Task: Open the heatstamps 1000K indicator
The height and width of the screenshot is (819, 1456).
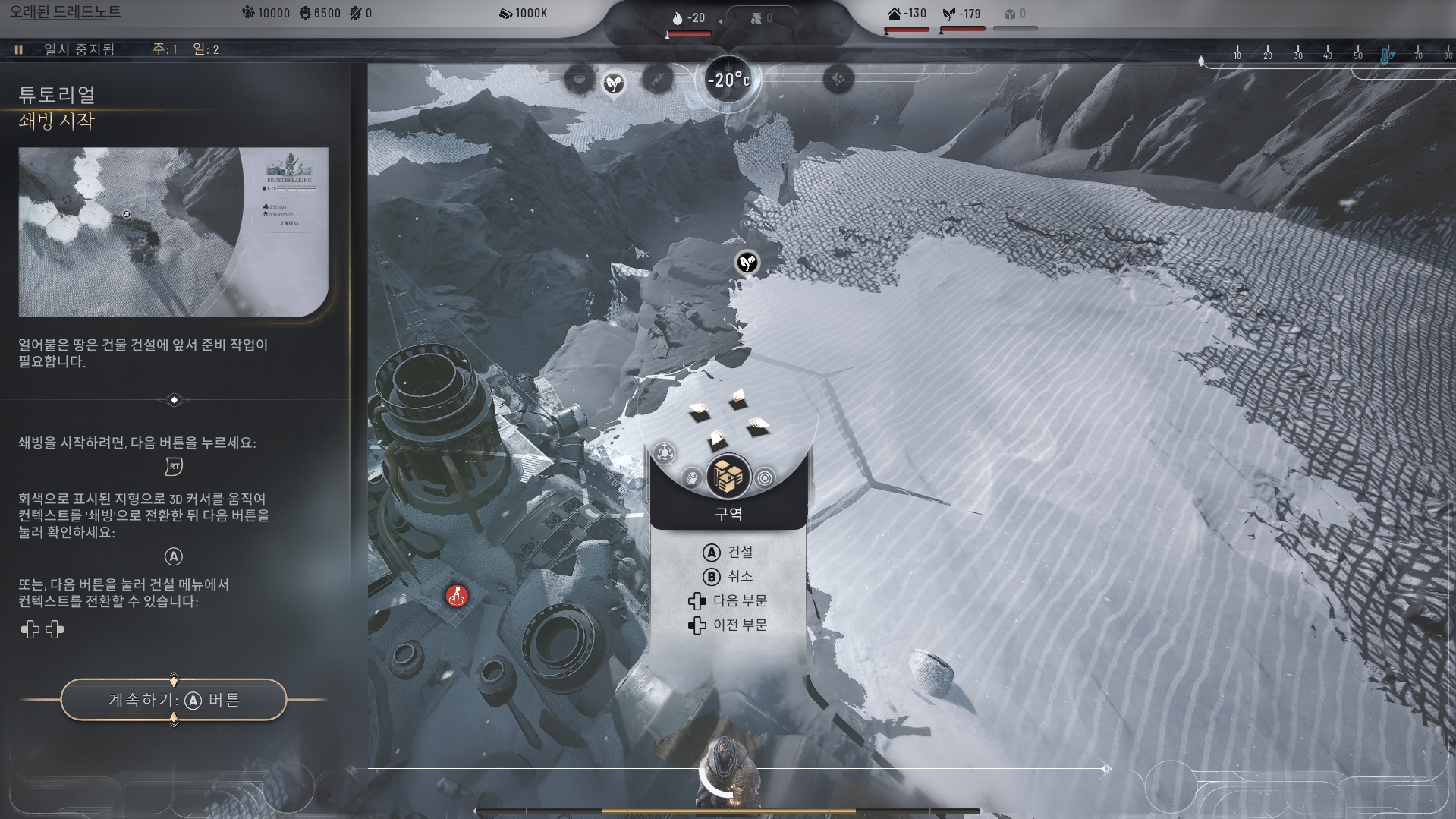Action: coord(524,14)
